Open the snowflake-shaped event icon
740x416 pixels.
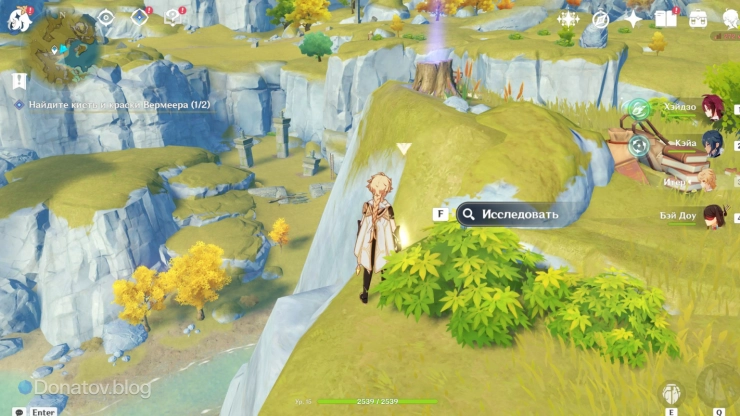click(x=568, y=19)
